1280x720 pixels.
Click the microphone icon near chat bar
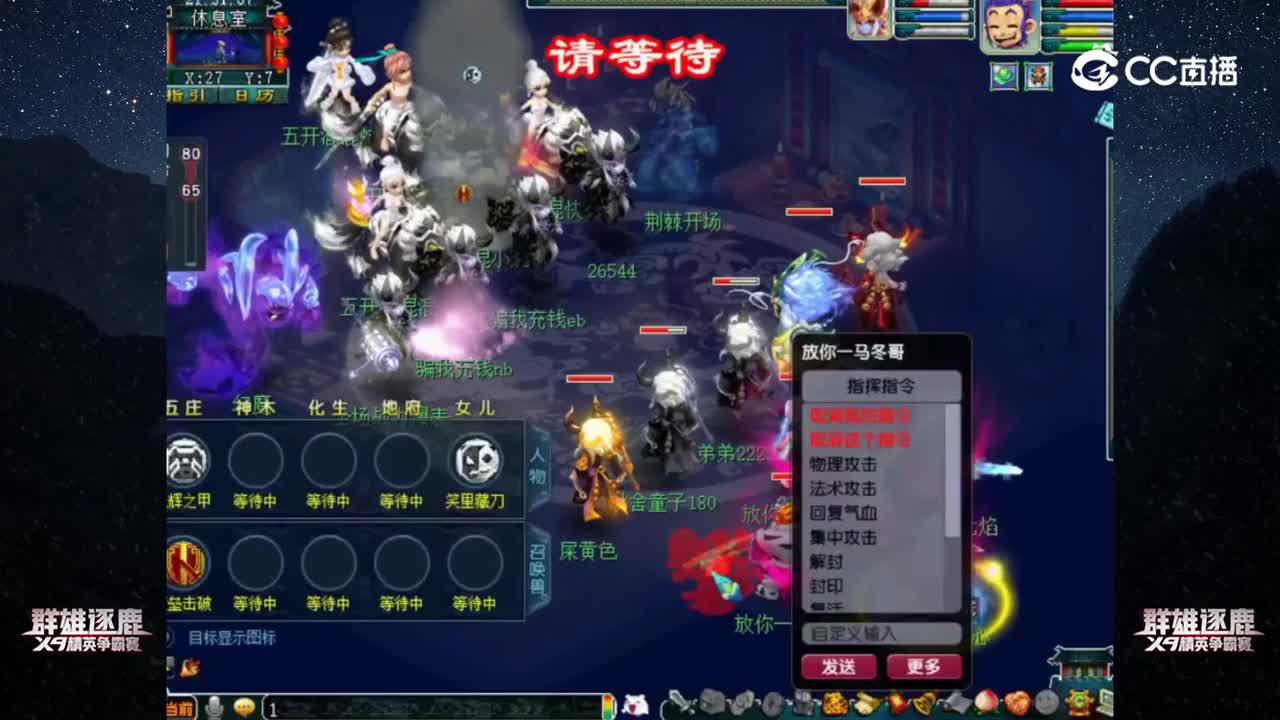point(215,708)
